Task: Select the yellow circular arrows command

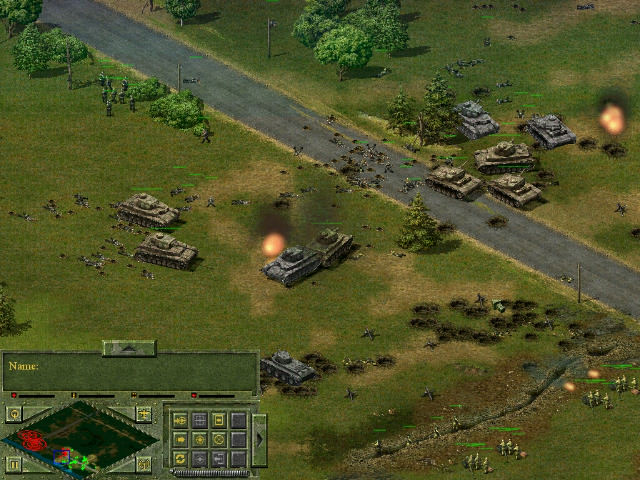Action: pyautogui.click(x=180, y=459)
